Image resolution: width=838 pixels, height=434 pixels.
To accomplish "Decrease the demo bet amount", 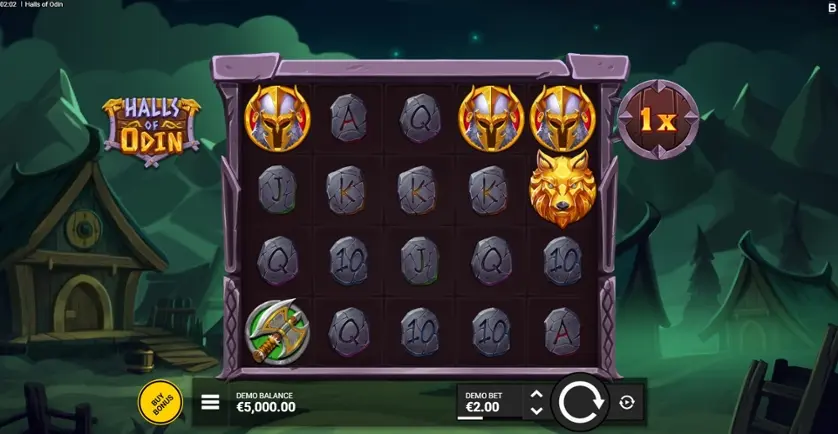I will 537,410.
